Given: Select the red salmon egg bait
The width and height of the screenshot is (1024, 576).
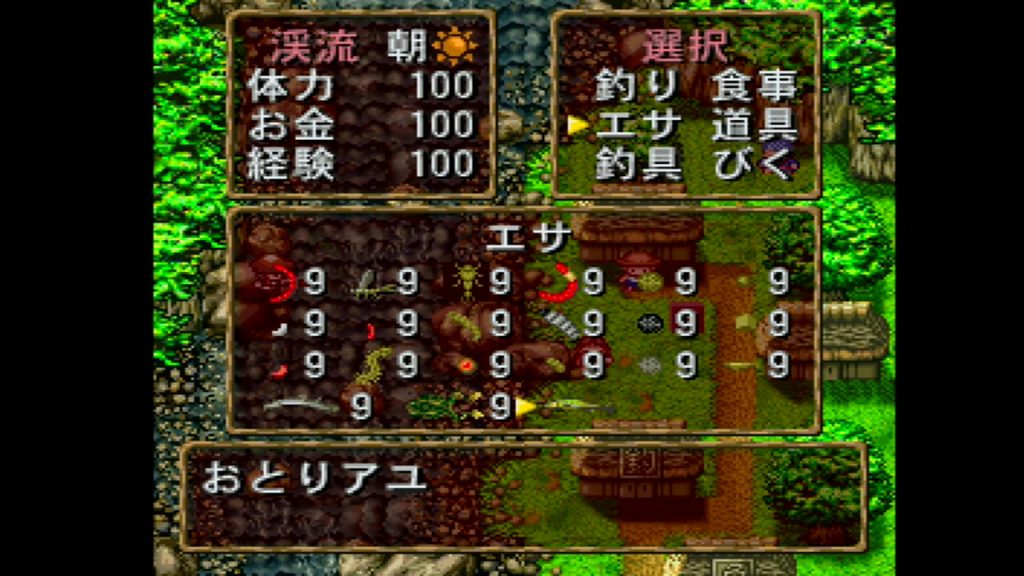Looking at the screenshot, I should 466,365.
